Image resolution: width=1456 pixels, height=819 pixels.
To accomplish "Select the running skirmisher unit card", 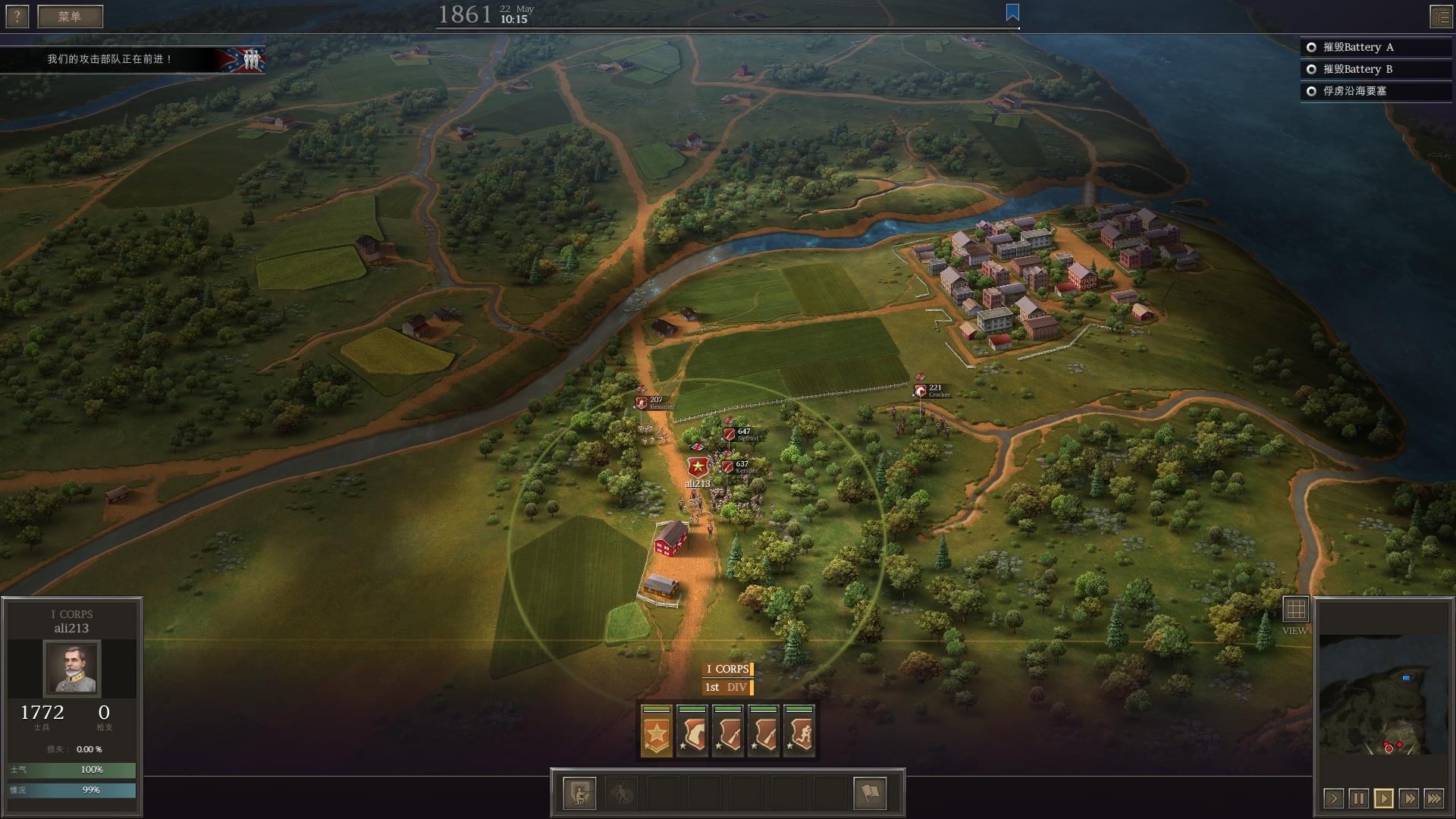I will pos(799,732).
